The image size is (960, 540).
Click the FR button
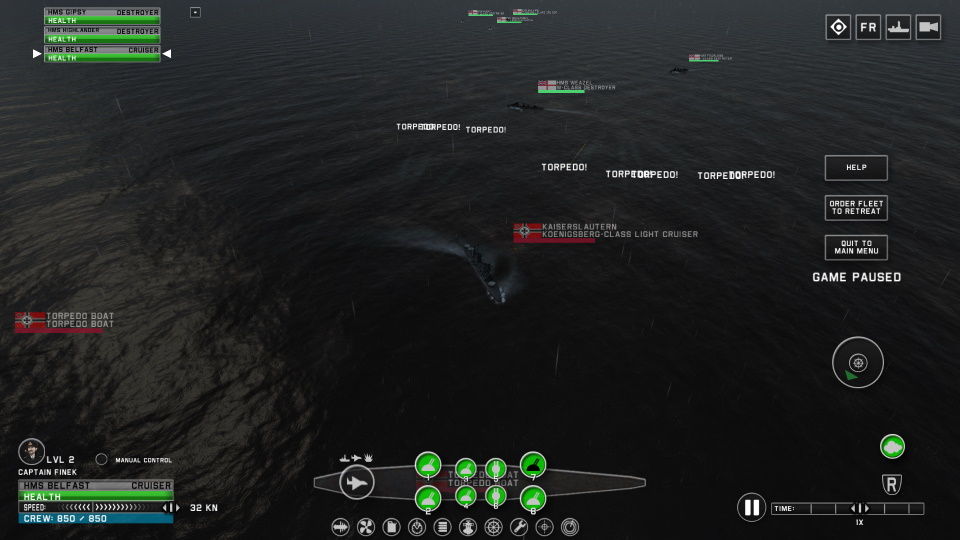[868, 28]
